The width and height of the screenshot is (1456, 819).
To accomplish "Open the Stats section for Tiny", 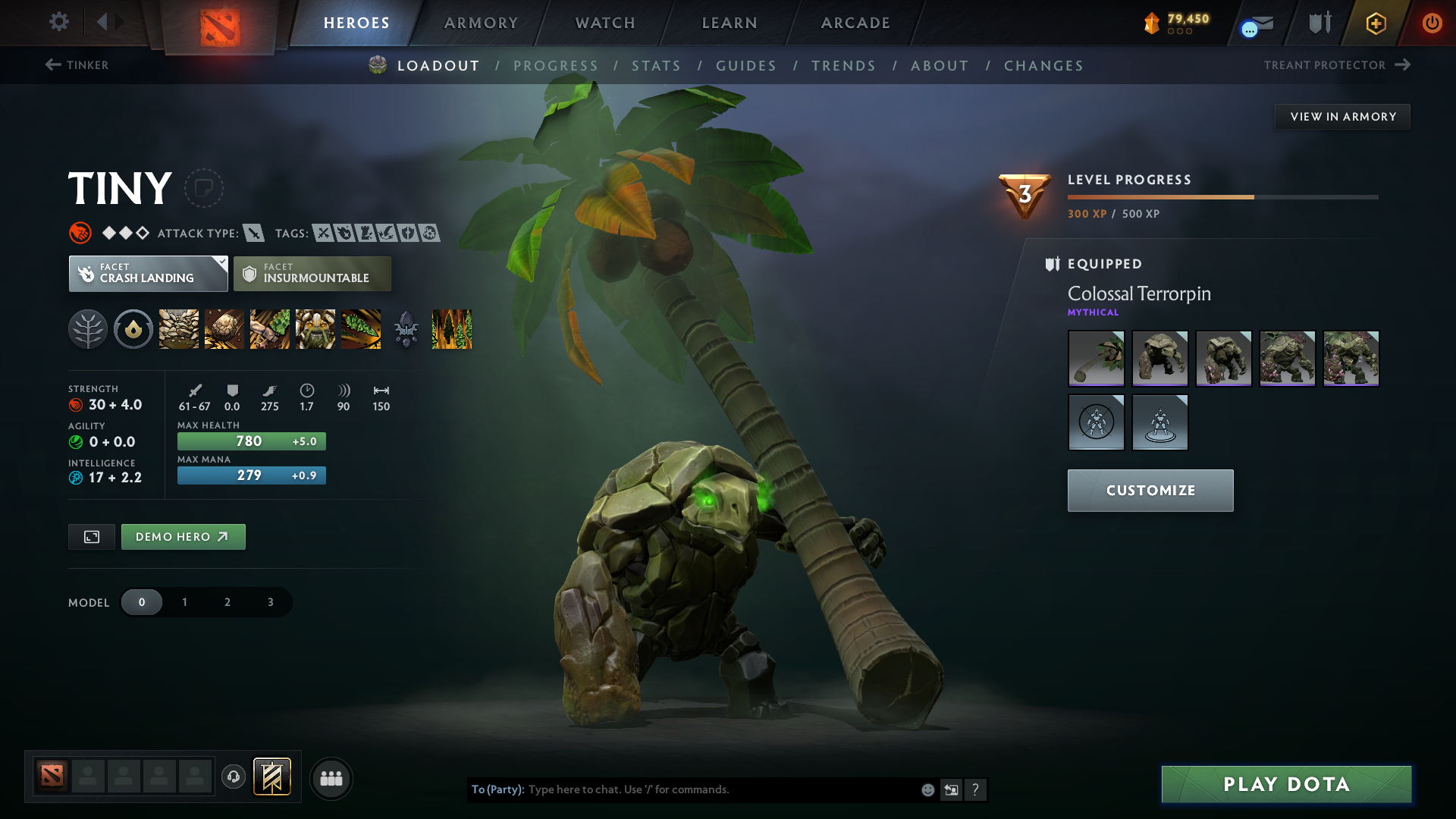I will pos(657,65).
